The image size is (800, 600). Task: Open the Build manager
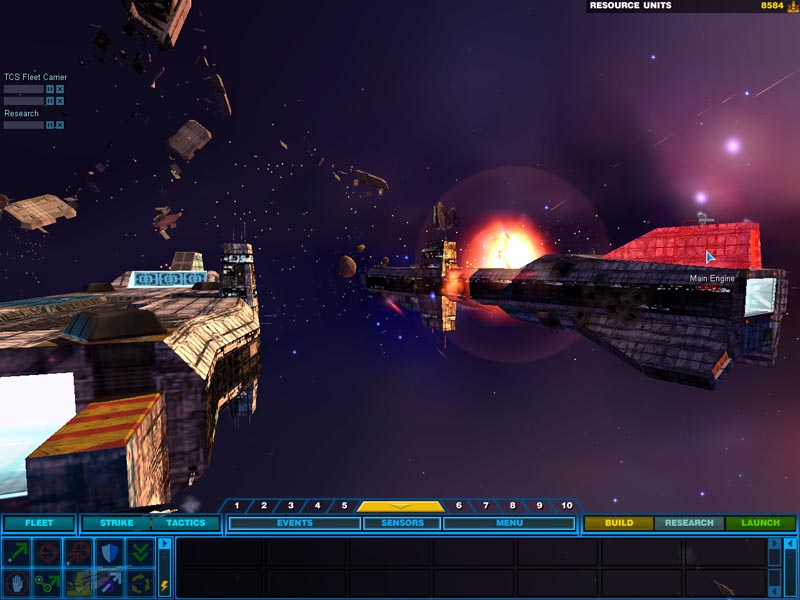pos(619,523)
